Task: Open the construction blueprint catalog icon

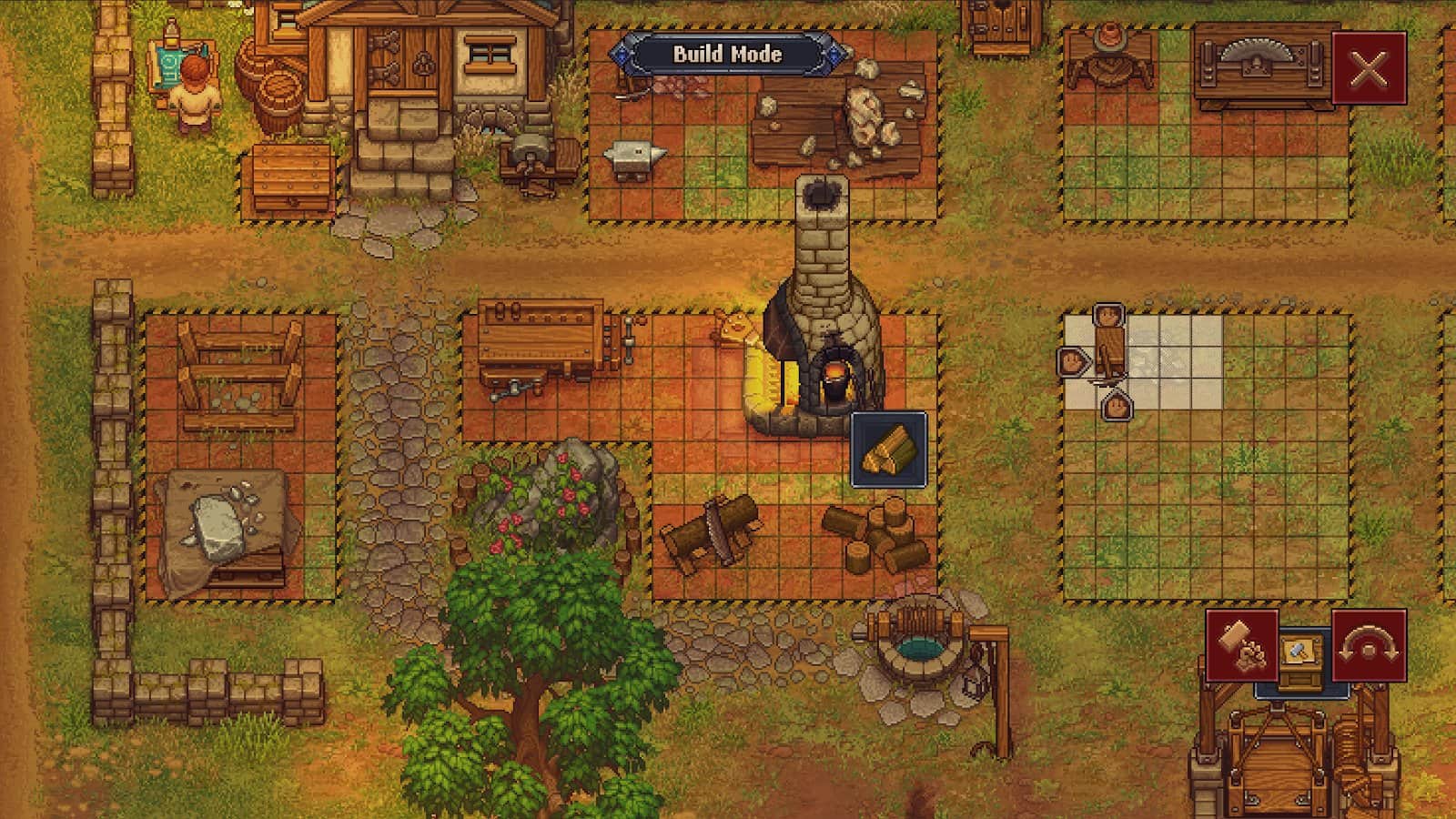Action: click(1303, 652)
